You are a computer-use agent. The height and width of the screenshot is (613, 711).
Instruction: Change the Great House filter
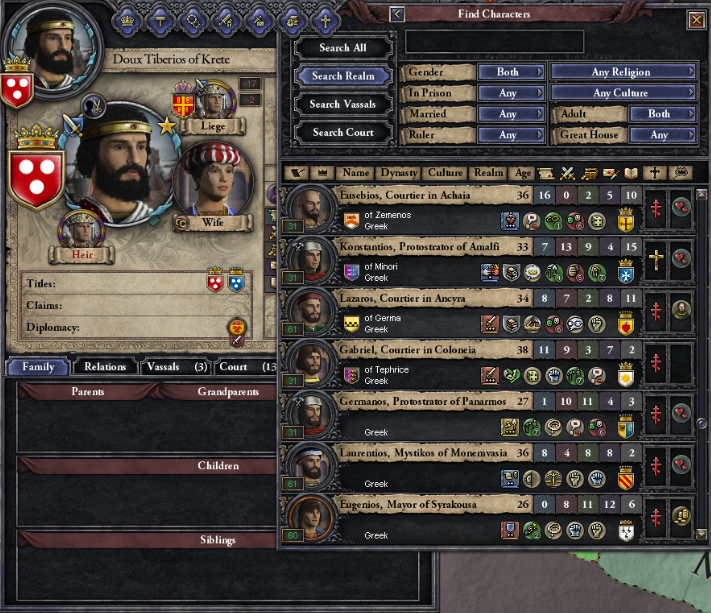tap(659, 135)
